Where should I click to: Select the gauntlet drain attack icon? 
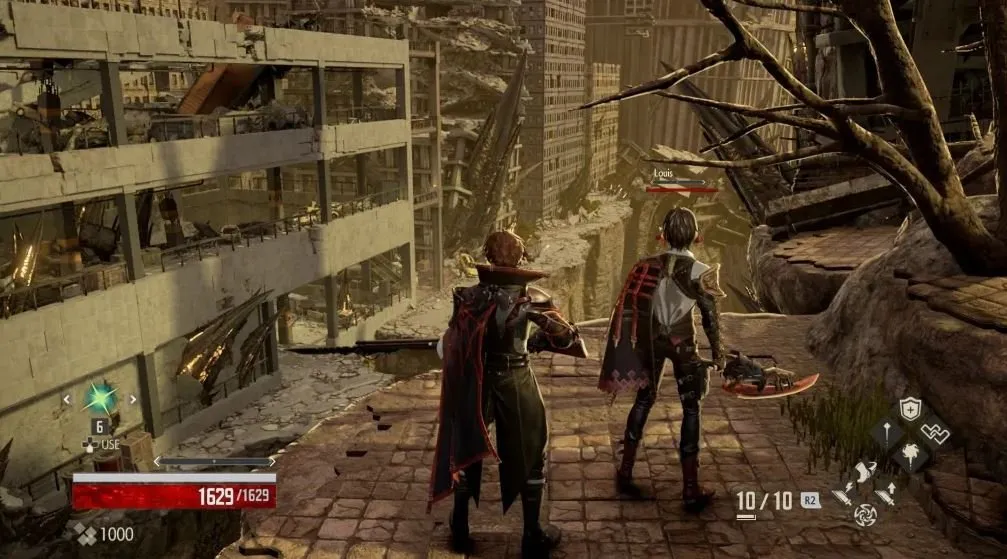pyautogui.click(x=864, y=472)
